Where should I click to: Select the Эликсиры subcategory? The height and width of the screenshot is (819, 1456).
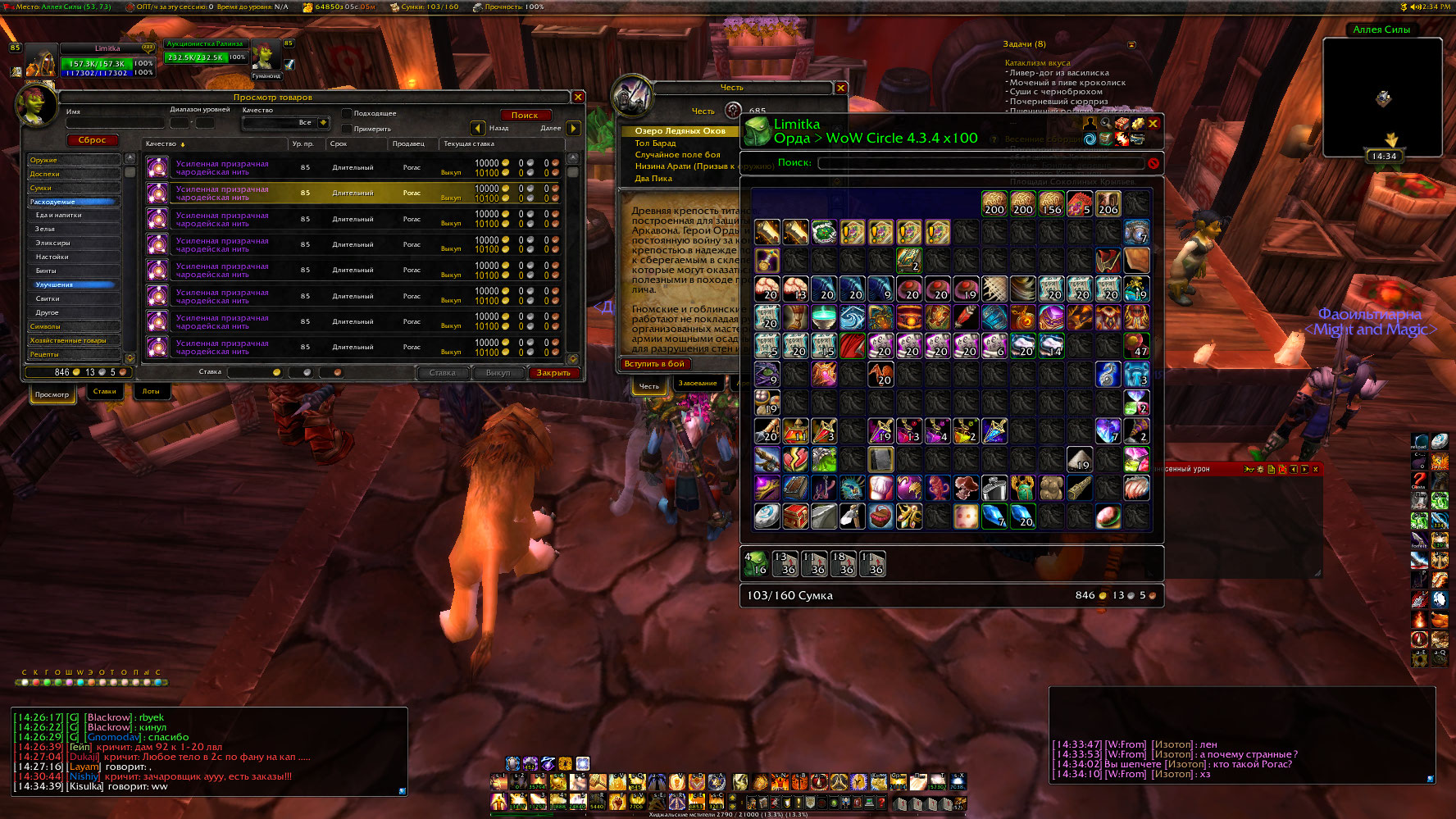tap(75, 243)
